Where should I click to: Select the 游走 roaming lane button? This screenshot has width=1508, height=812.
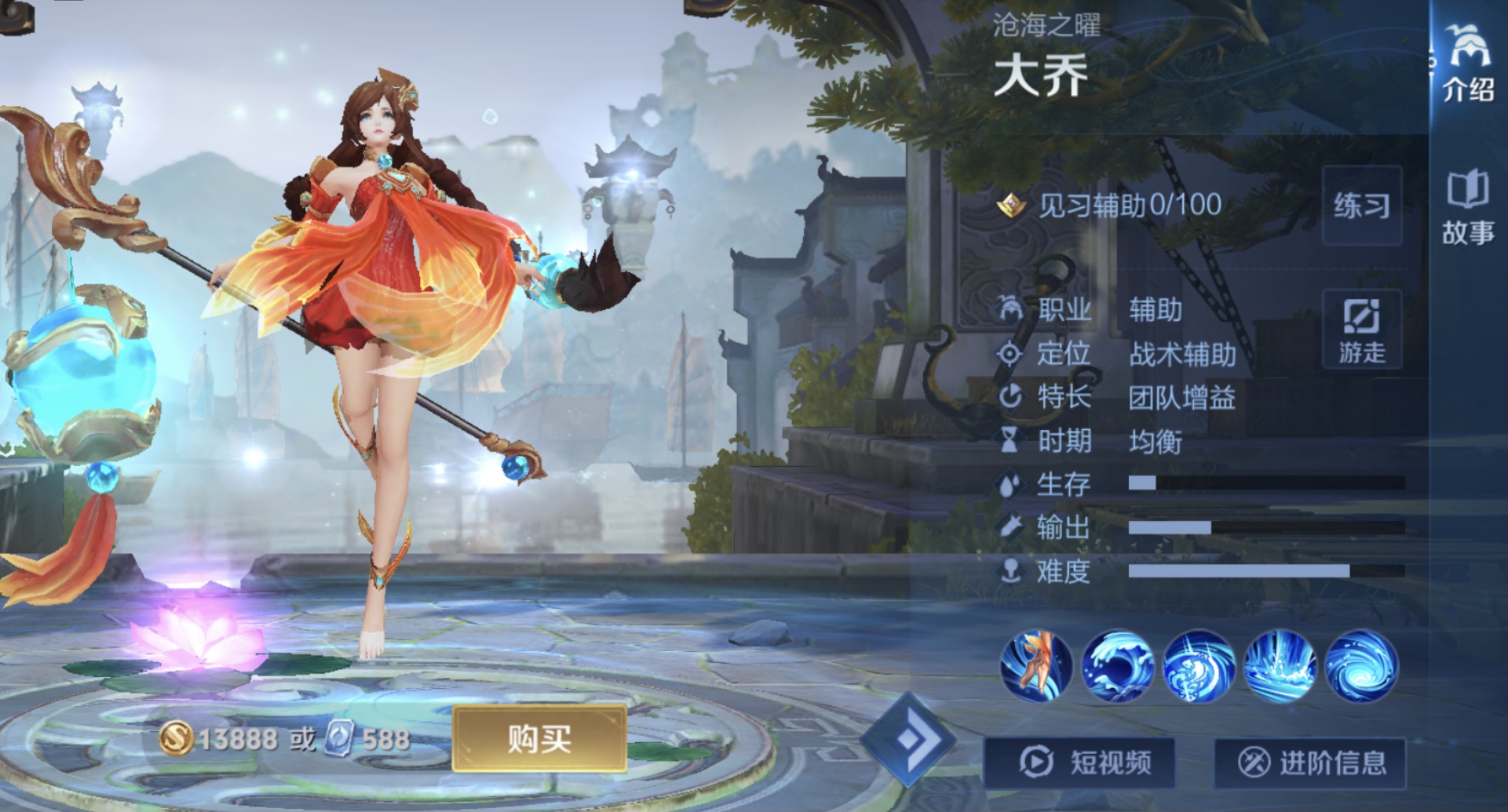[1361, 329]
